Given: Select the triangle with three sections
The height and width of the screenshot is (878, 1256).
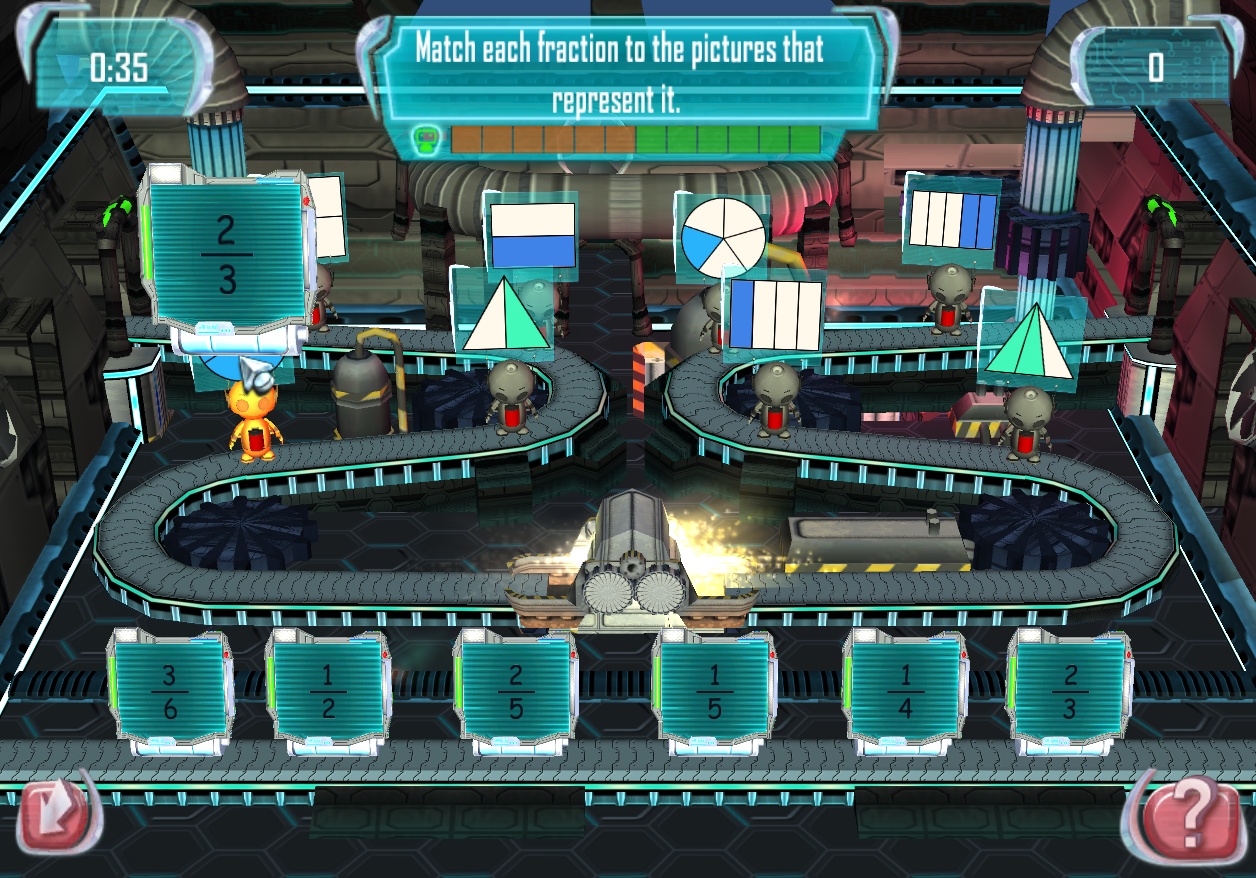Looking at the screenshot, I should (x=1030, y=341).
